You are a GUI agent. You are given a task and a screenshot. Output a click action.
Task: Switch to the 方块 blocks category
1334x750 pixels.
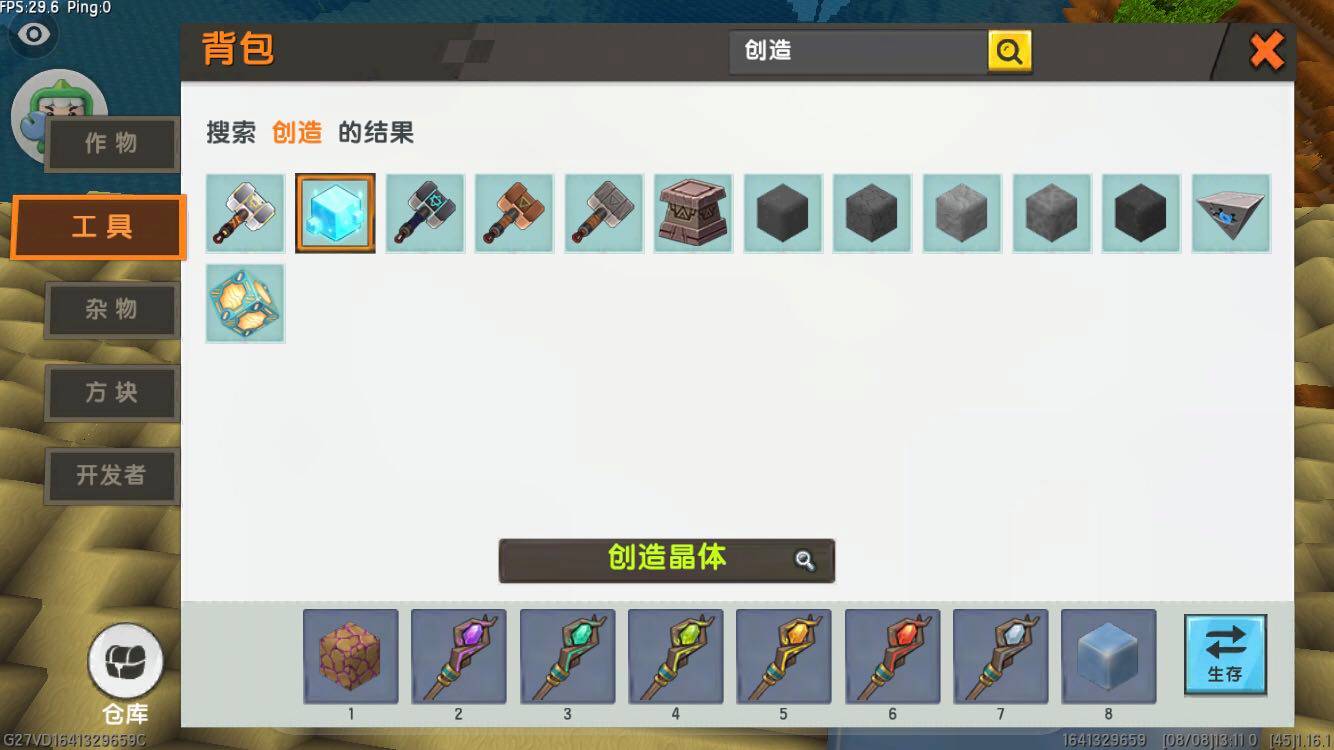coord(111,393)
